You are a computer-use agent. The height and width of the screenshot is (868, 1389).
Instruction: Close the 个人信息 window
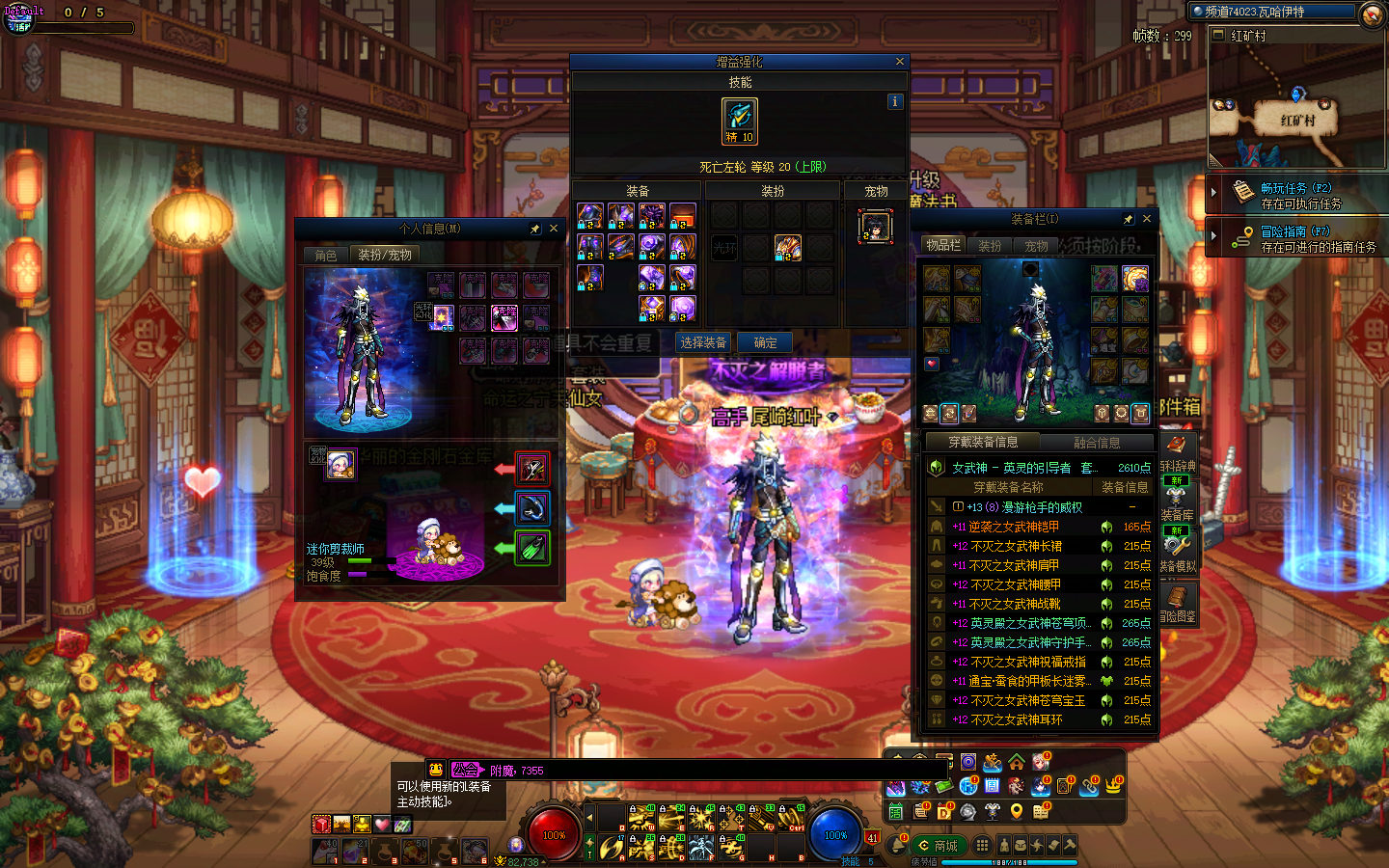pyautogui.click(x=554, y=229)
